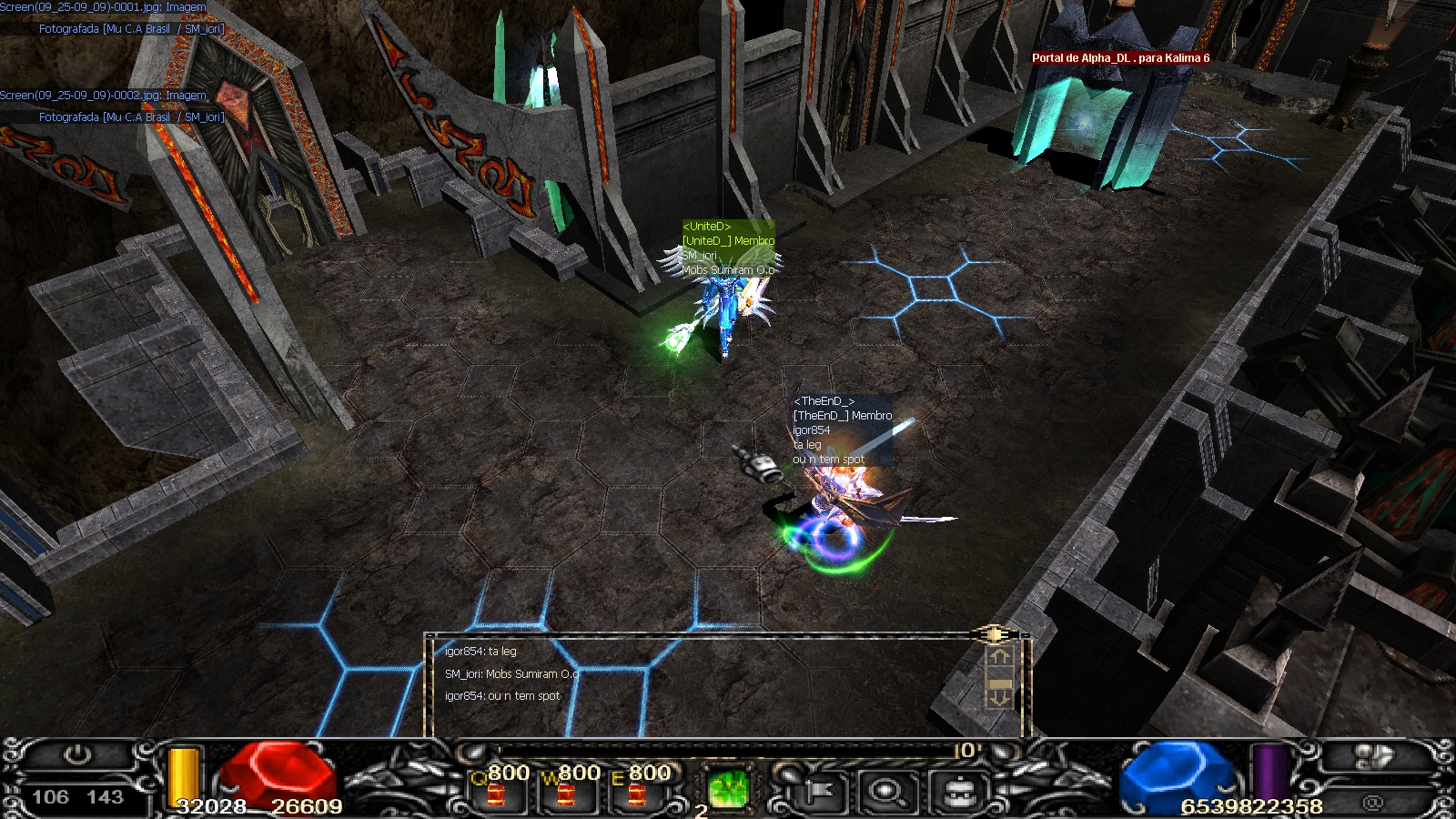This screenshot has width=1456, height=819.
Task: Click the power button in the HUD
Action: (78, 755)
